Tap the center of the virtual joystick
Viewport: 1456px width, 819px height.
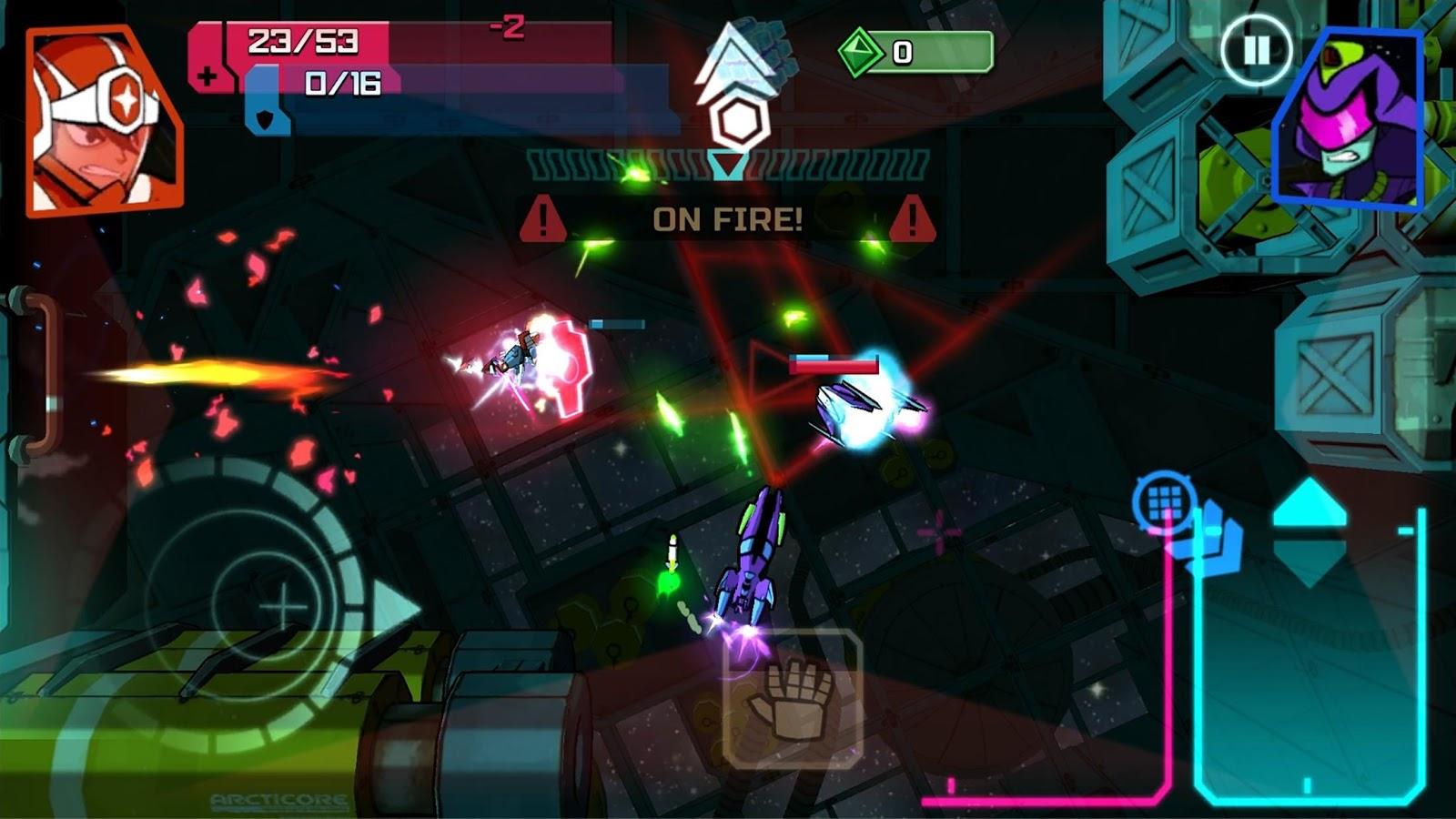[284, 604]
